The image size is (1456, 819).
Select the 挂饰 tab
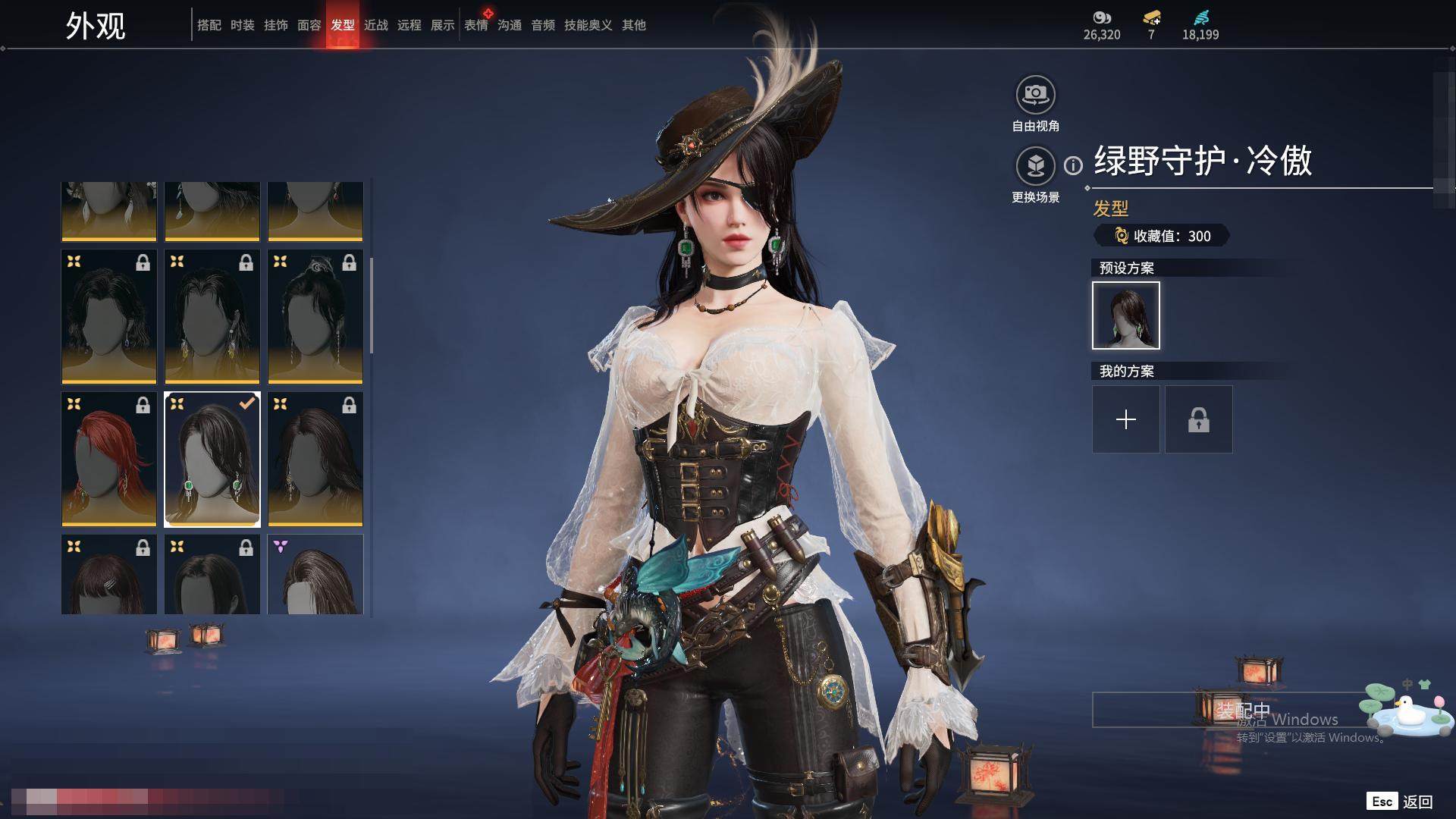click(x=275, y=25)
